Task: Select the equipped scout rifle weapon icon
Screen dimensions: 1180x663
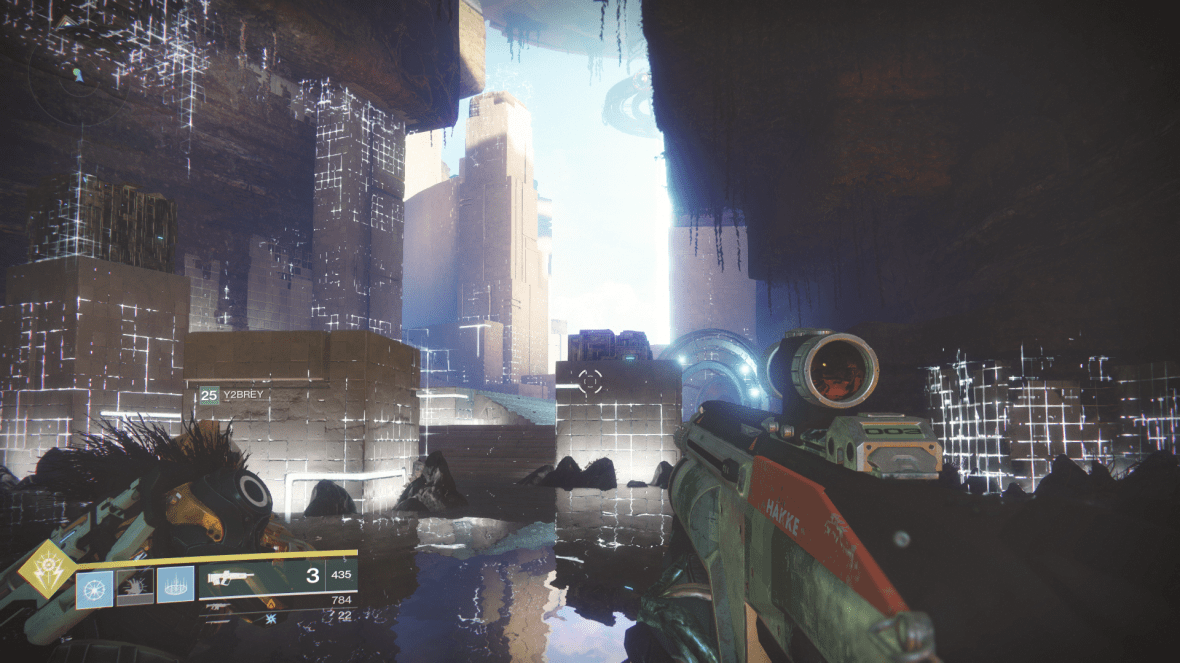Action: tap(230, 578)
